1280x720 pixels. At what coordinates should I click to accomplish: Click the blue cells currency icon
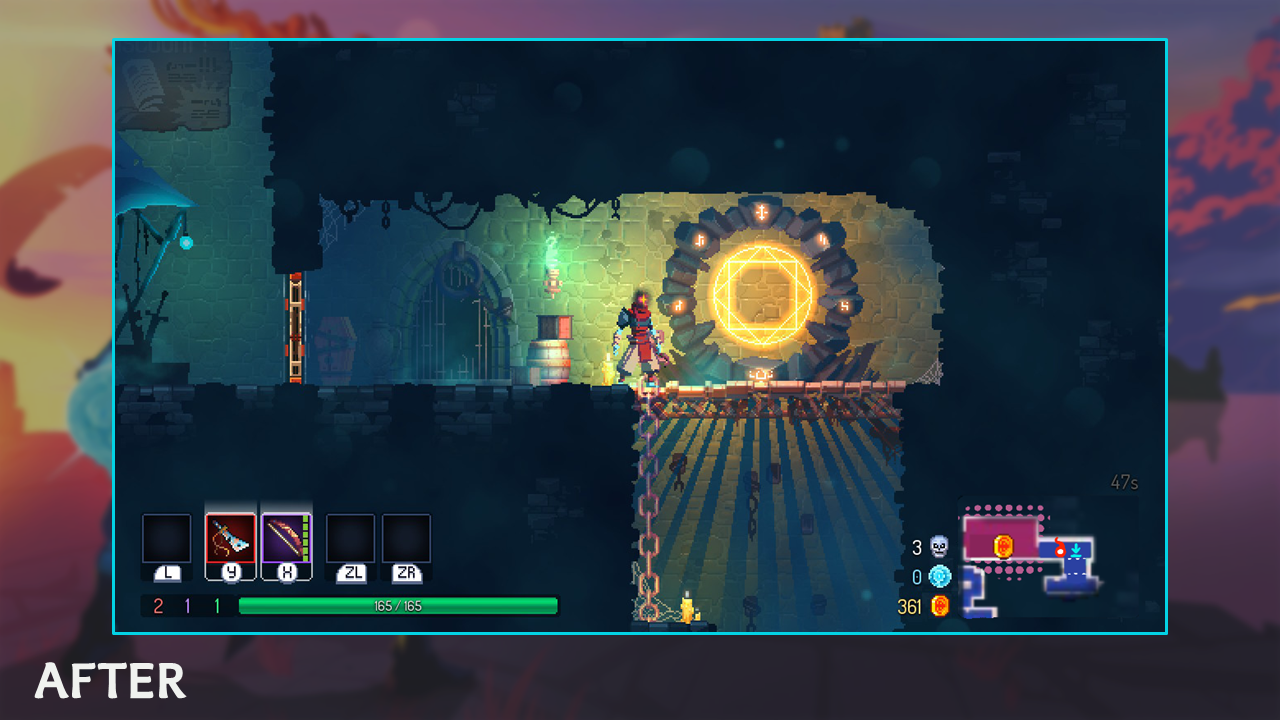[939, 576]
